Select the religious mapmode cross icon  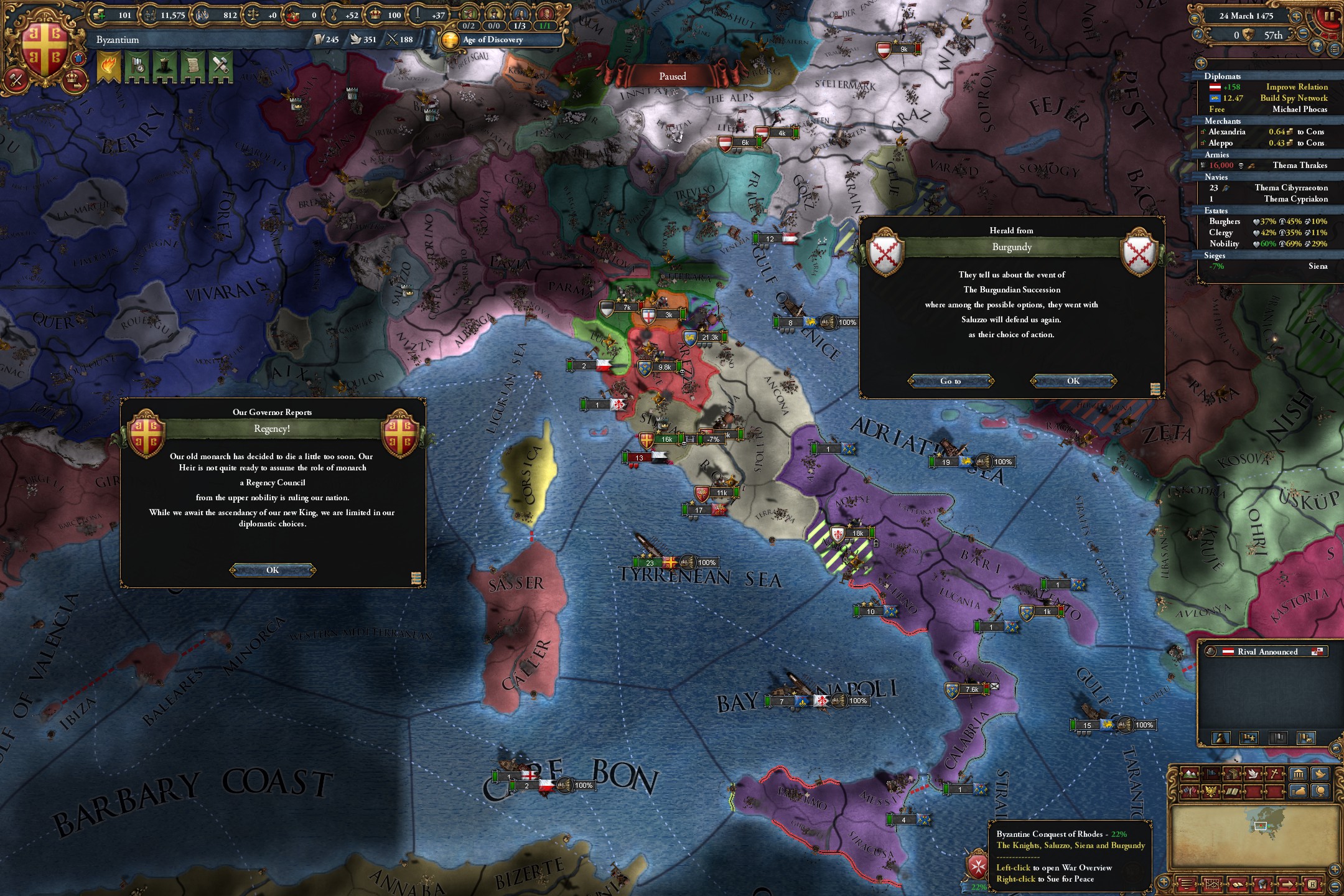click(x=1274, y=773)
